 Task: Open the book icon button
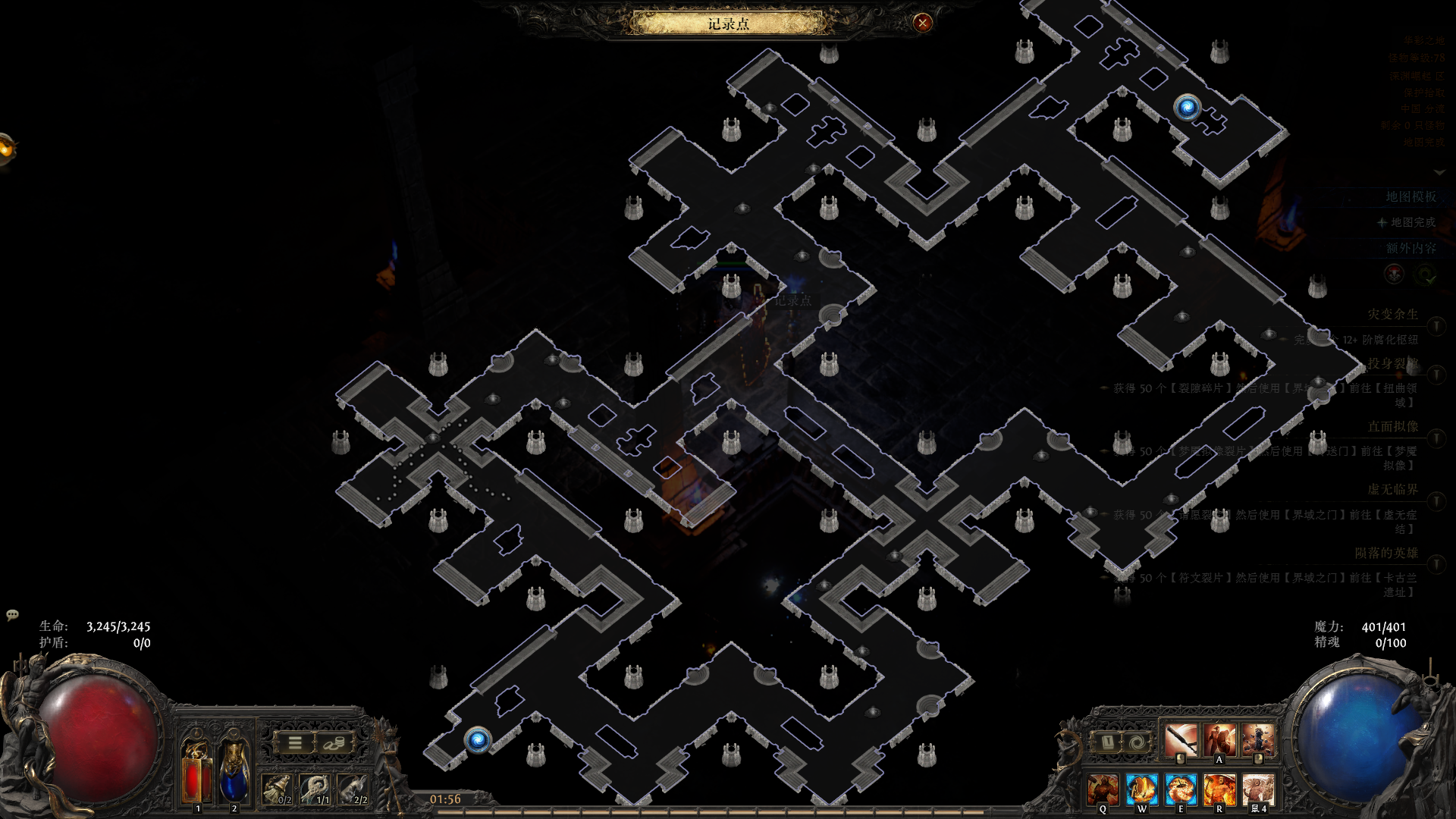tap(1106, 742)
